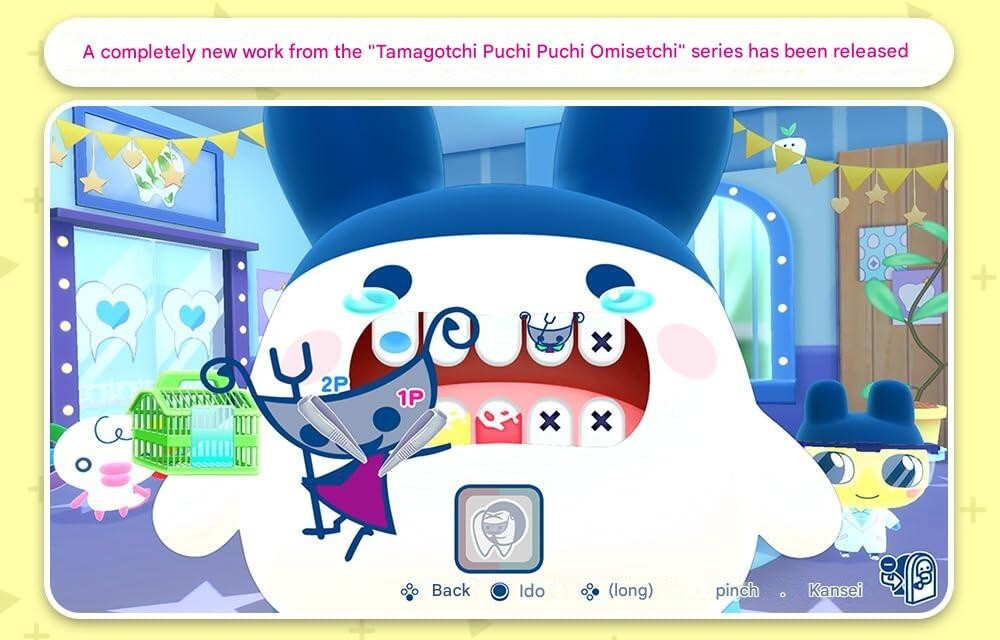Target the tooth with the germ creature
The height and width of the screenshot is (640, 1000).
point(546,335)
